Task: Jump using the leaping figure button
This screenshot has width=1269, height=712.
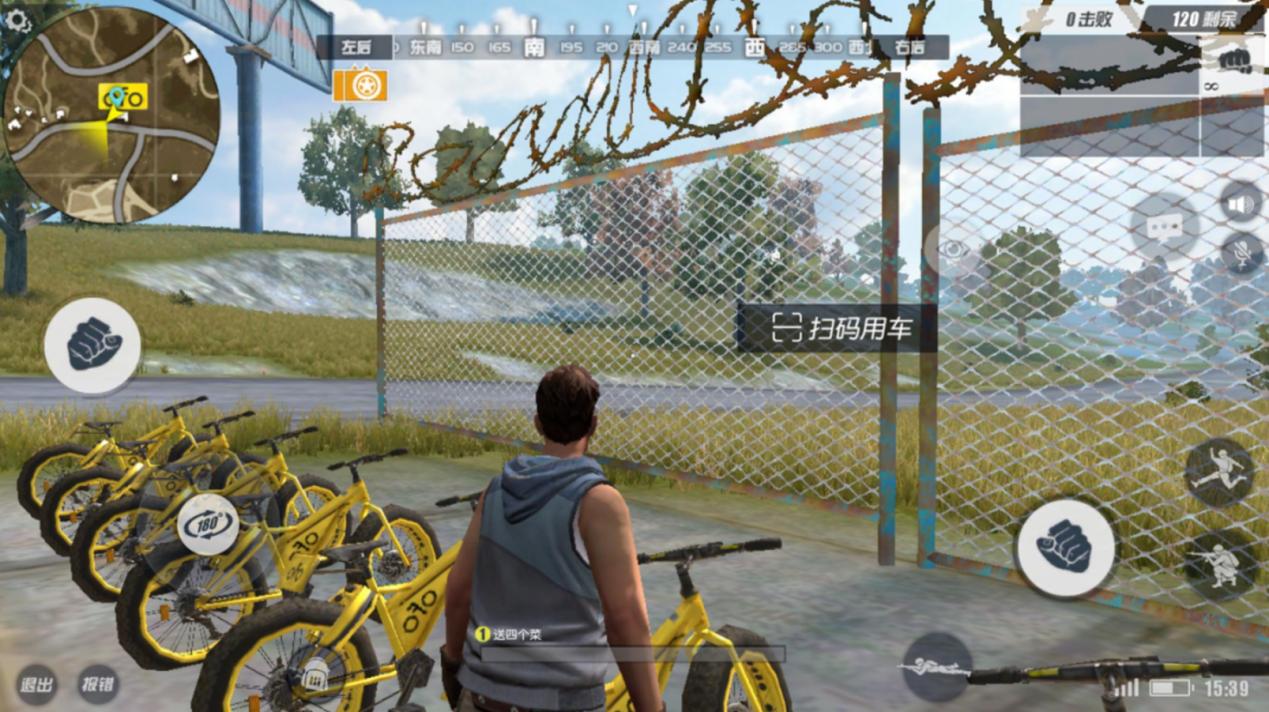Action: pyautogui.click(x=1219, y=472)
